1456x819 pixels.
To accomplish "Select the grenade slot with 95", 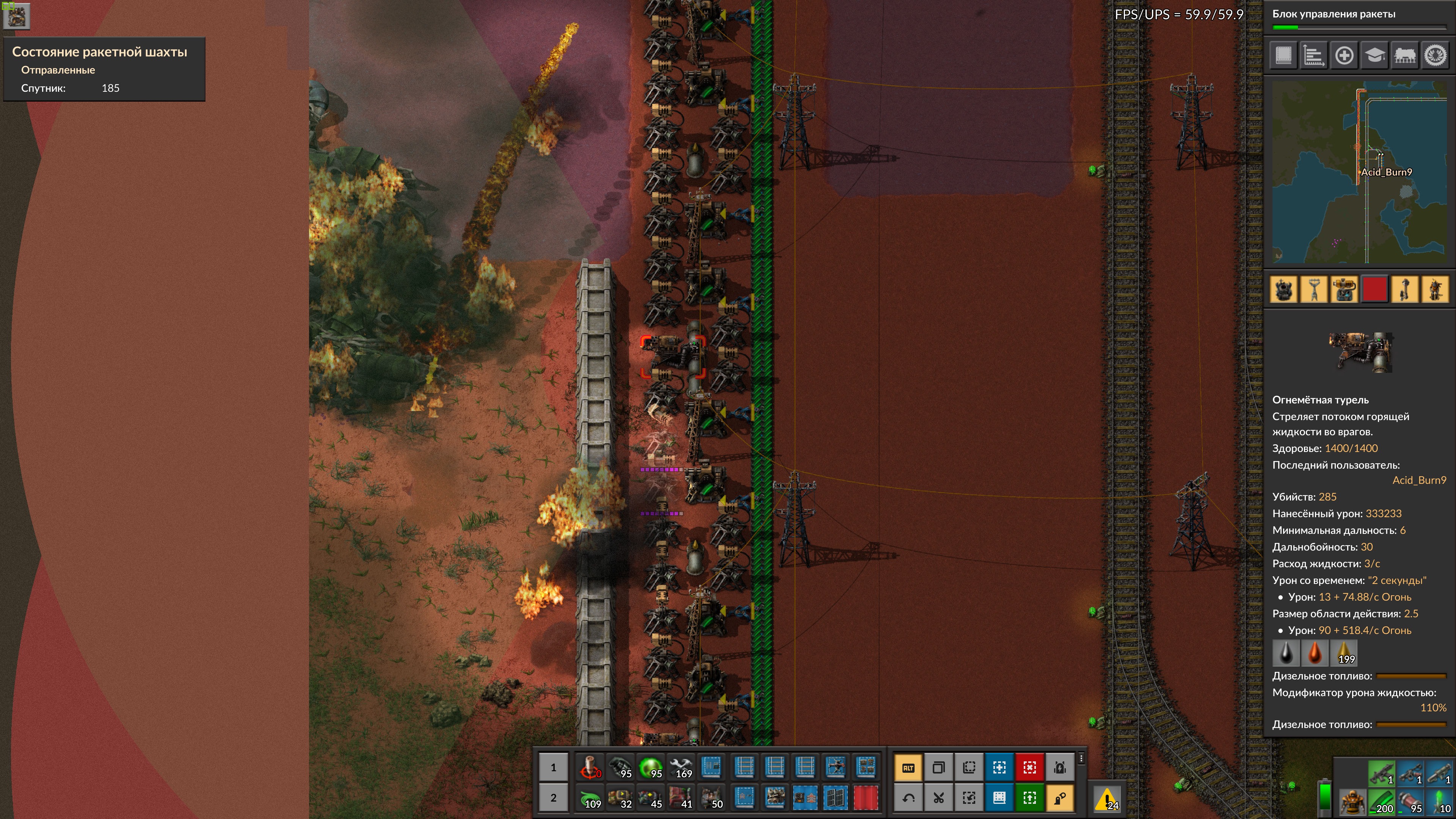I will tap(621, 767).
